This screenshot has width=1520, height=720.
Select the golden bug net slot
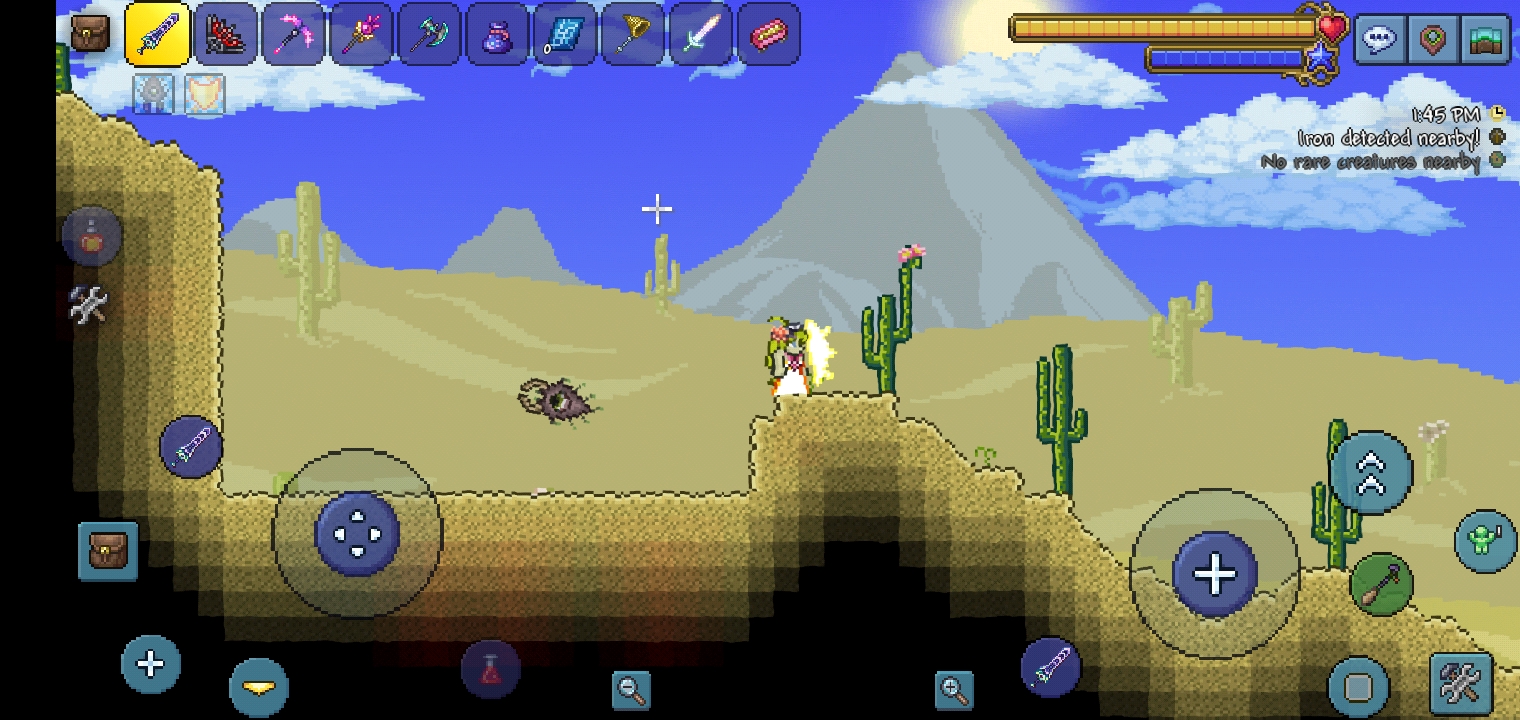[633, 36]
